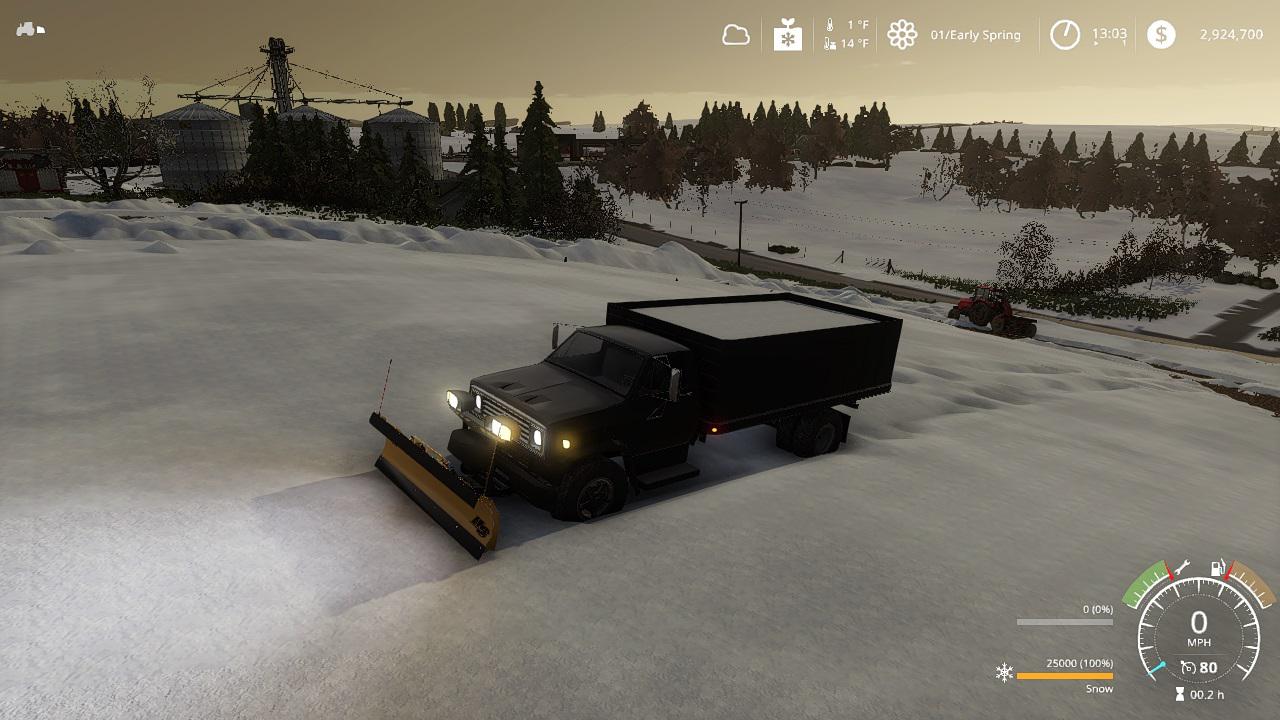Image resolution: width=1280 pixels, height=720 pixels.
Task: Open the clock icon
Action: 1065,35
